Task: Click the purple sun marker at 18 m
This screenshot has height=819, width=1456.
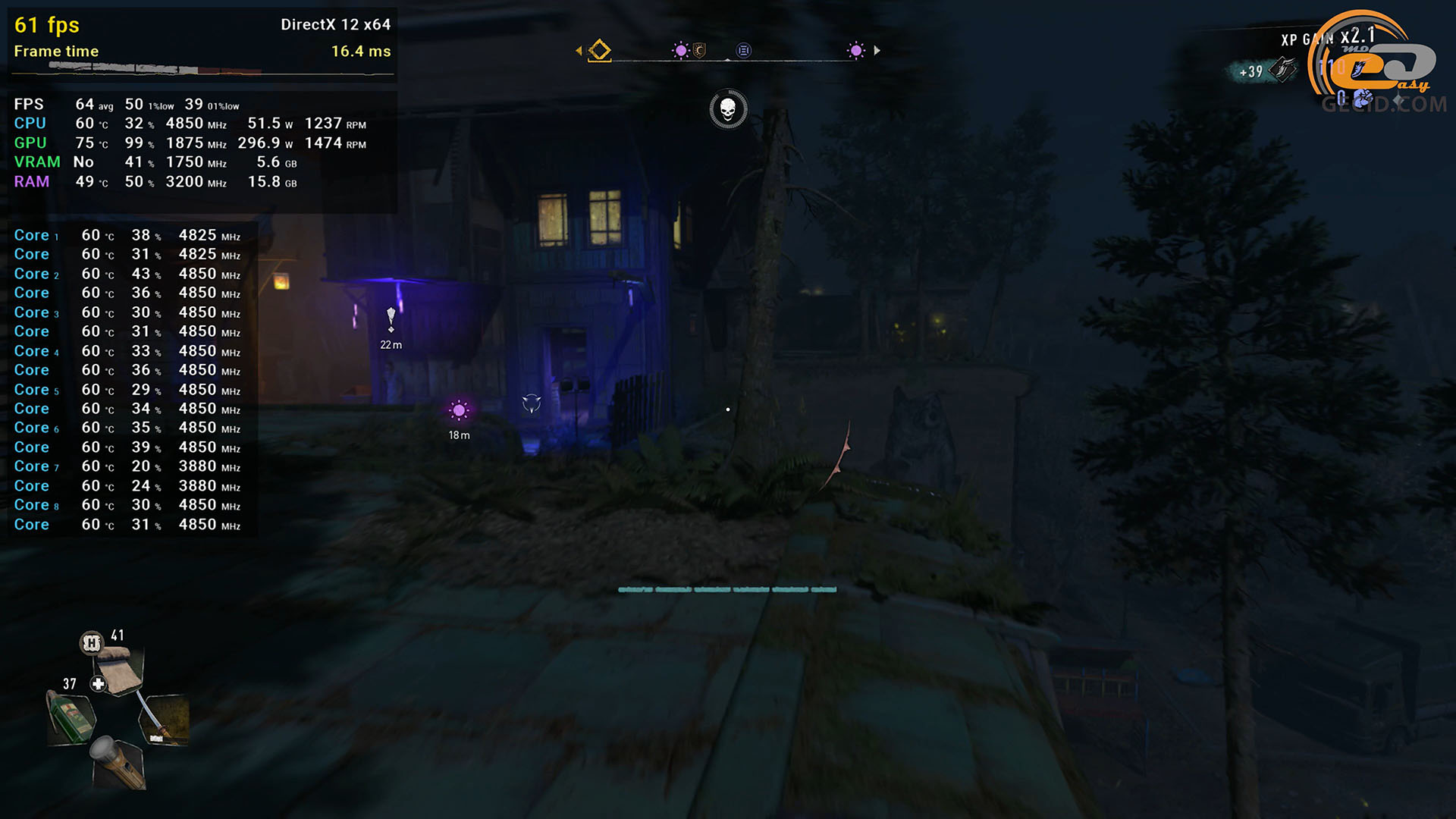Action: click(x=459, y=410)
